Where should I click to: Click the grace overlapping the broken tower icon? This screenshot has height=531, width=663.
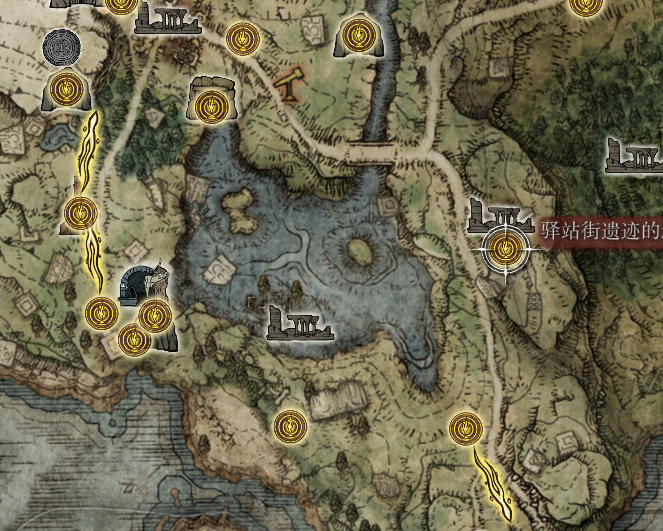(x=155, y=316)
